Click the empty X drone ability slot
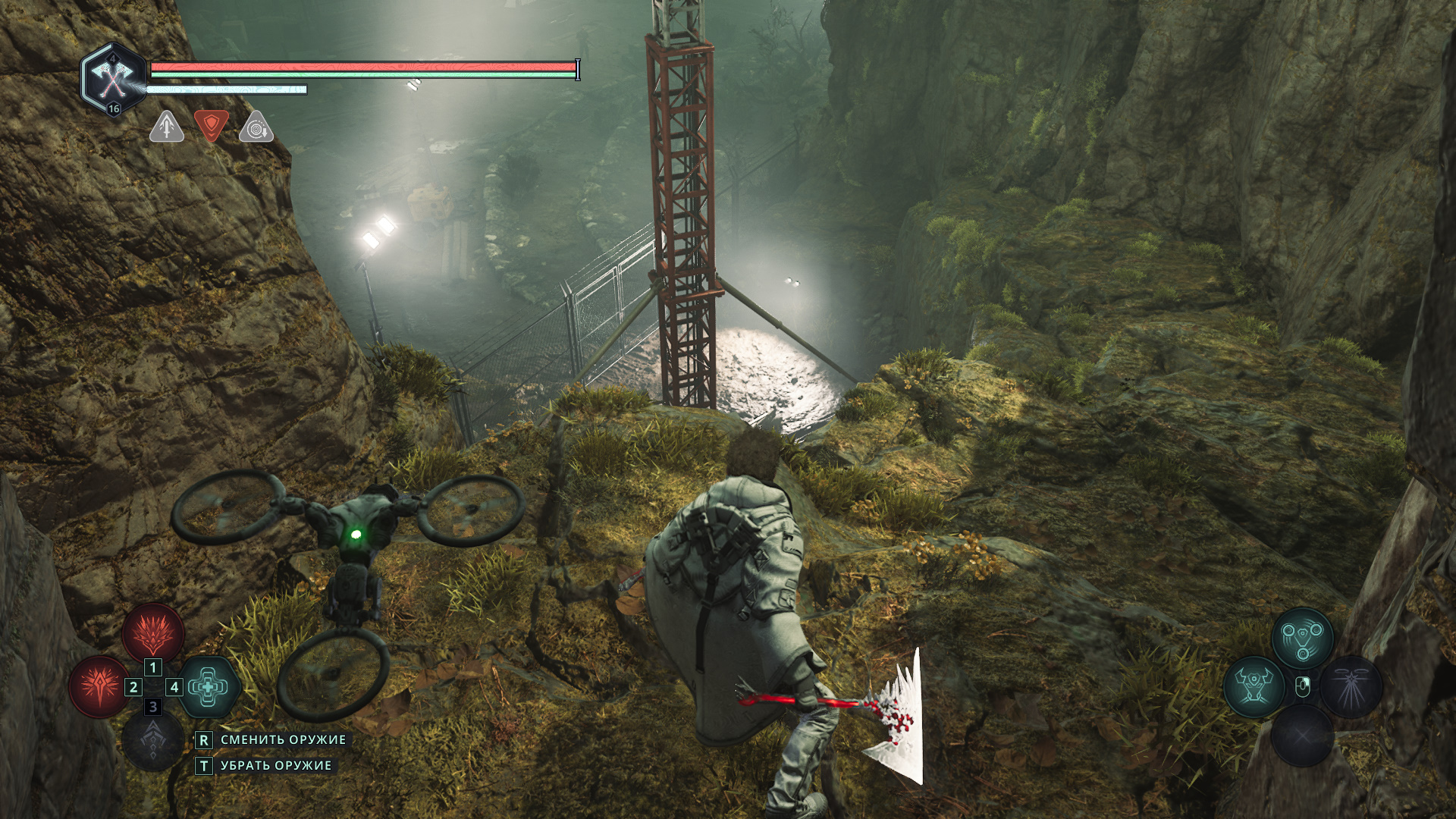The height and width of the screenshot is (819, 1456). tap(1302, 735)
